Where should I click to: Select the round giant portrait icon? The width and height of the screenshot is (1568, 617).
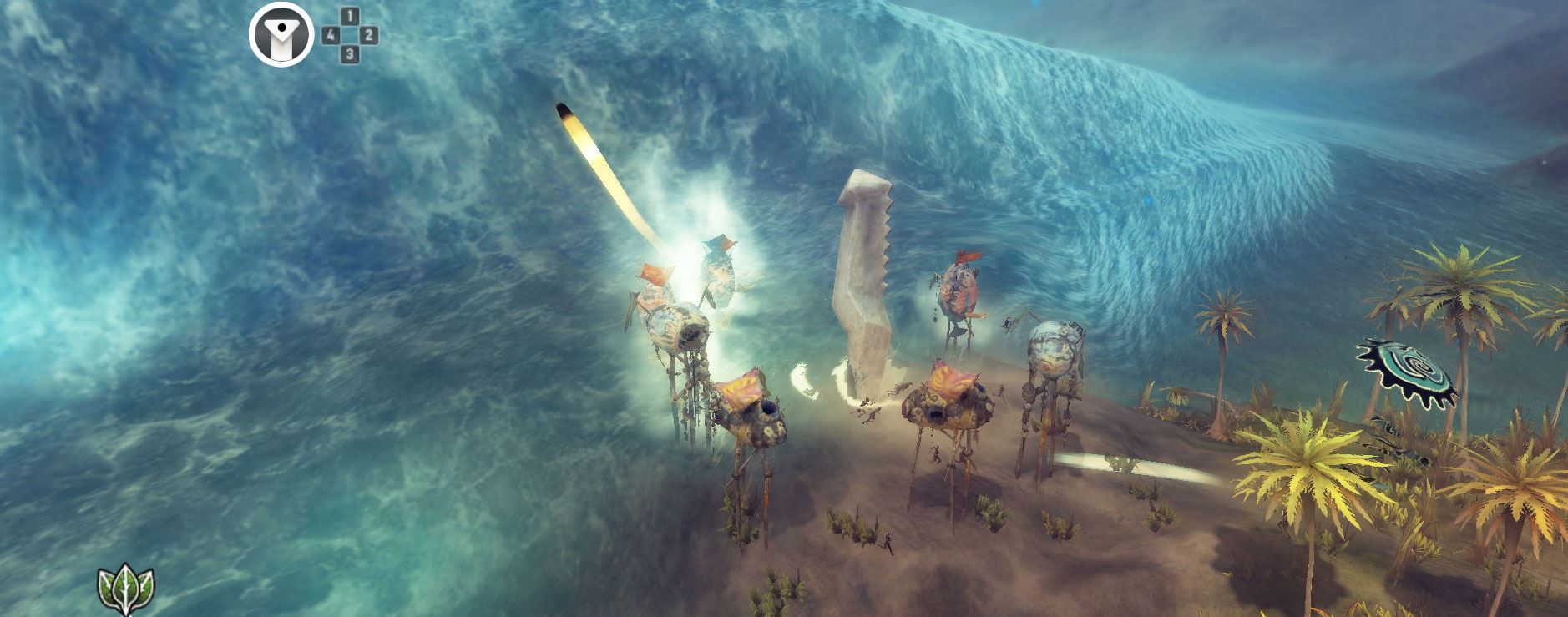[x=281, y=37]
